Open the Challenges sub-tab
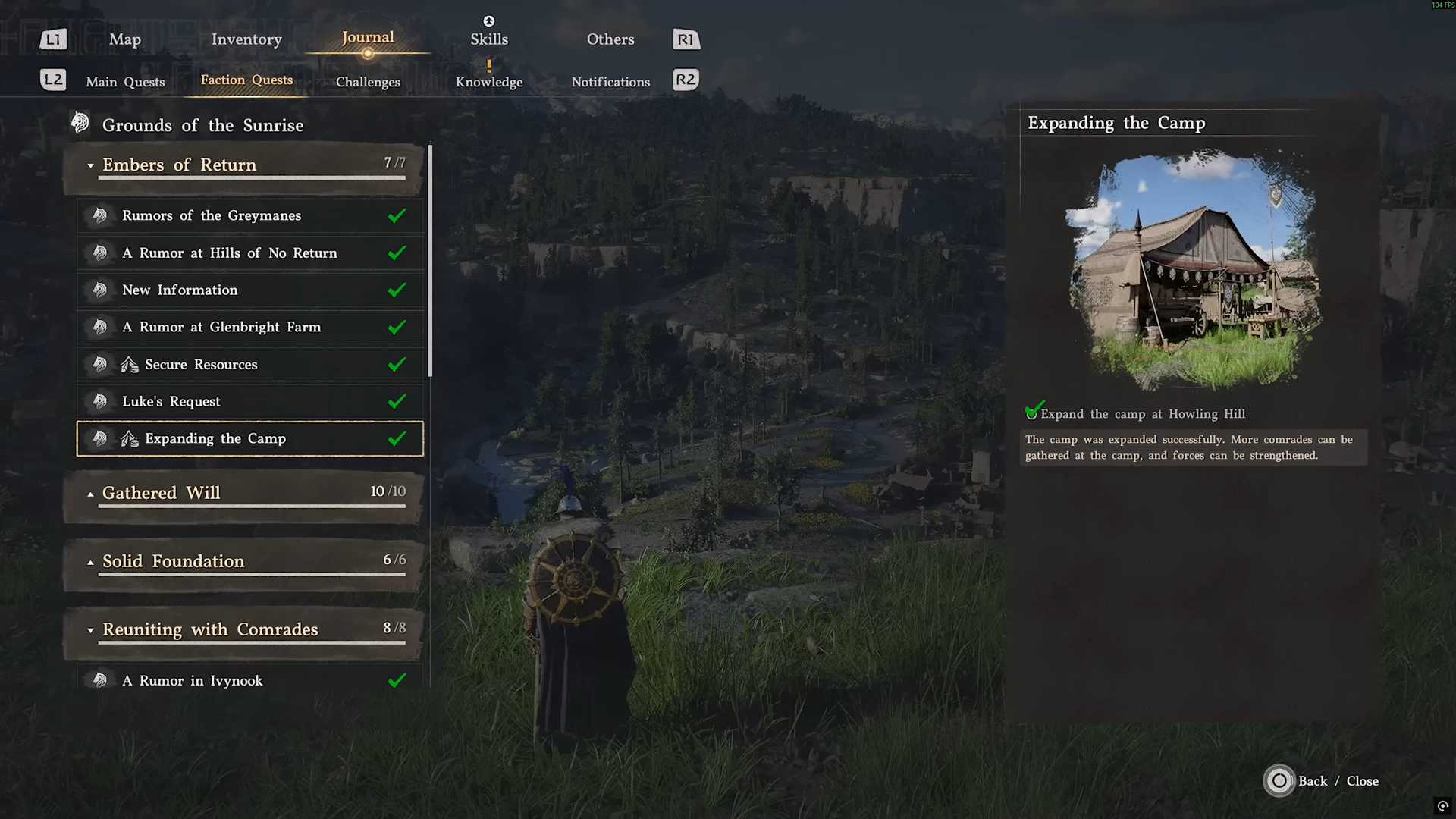Viewport: 1456px width, 819px height. click(368, 82)
